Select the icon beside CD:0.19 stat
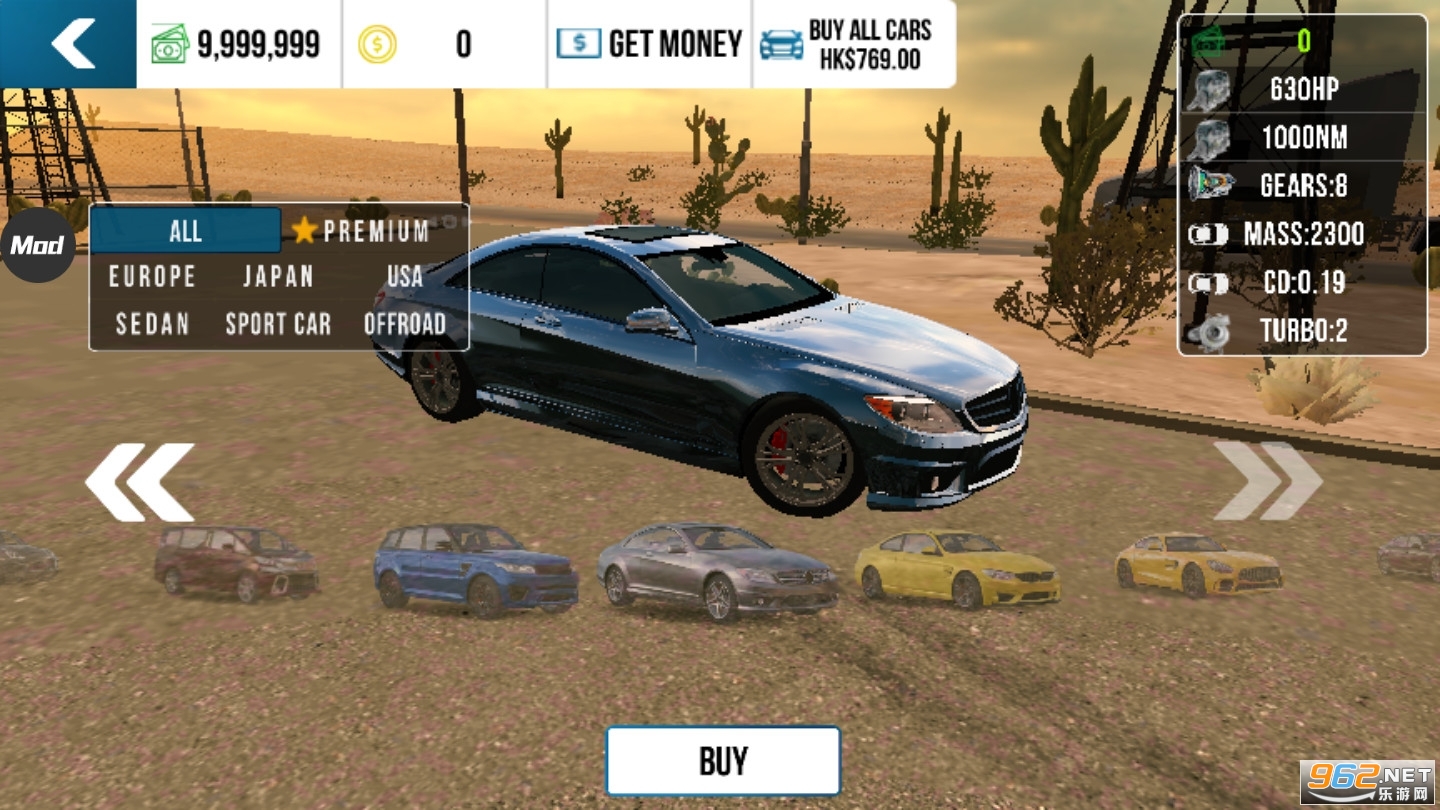The height and width of the screenshot is (810, 1440). pyautogui.click(x=1207, y=283)
